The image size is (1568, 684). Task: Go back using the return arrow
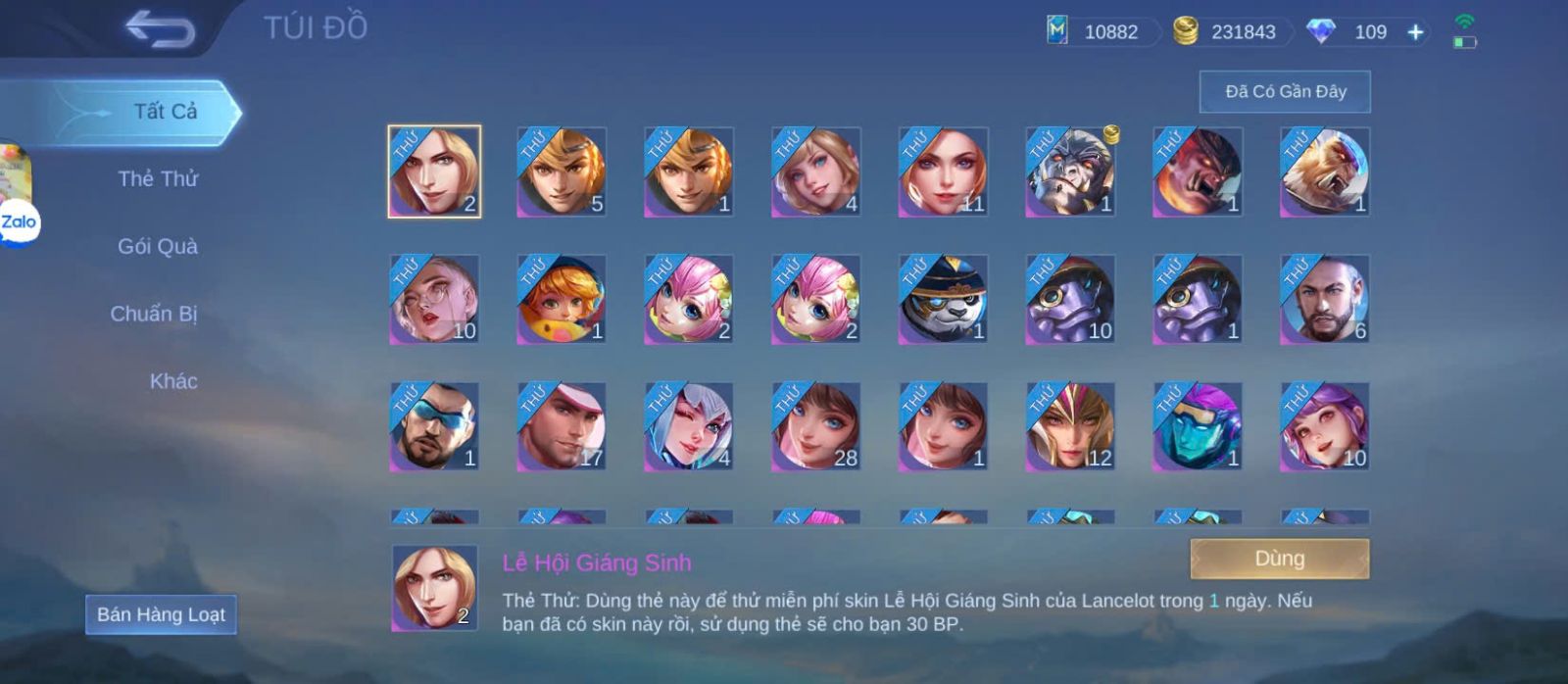(160, 29)
